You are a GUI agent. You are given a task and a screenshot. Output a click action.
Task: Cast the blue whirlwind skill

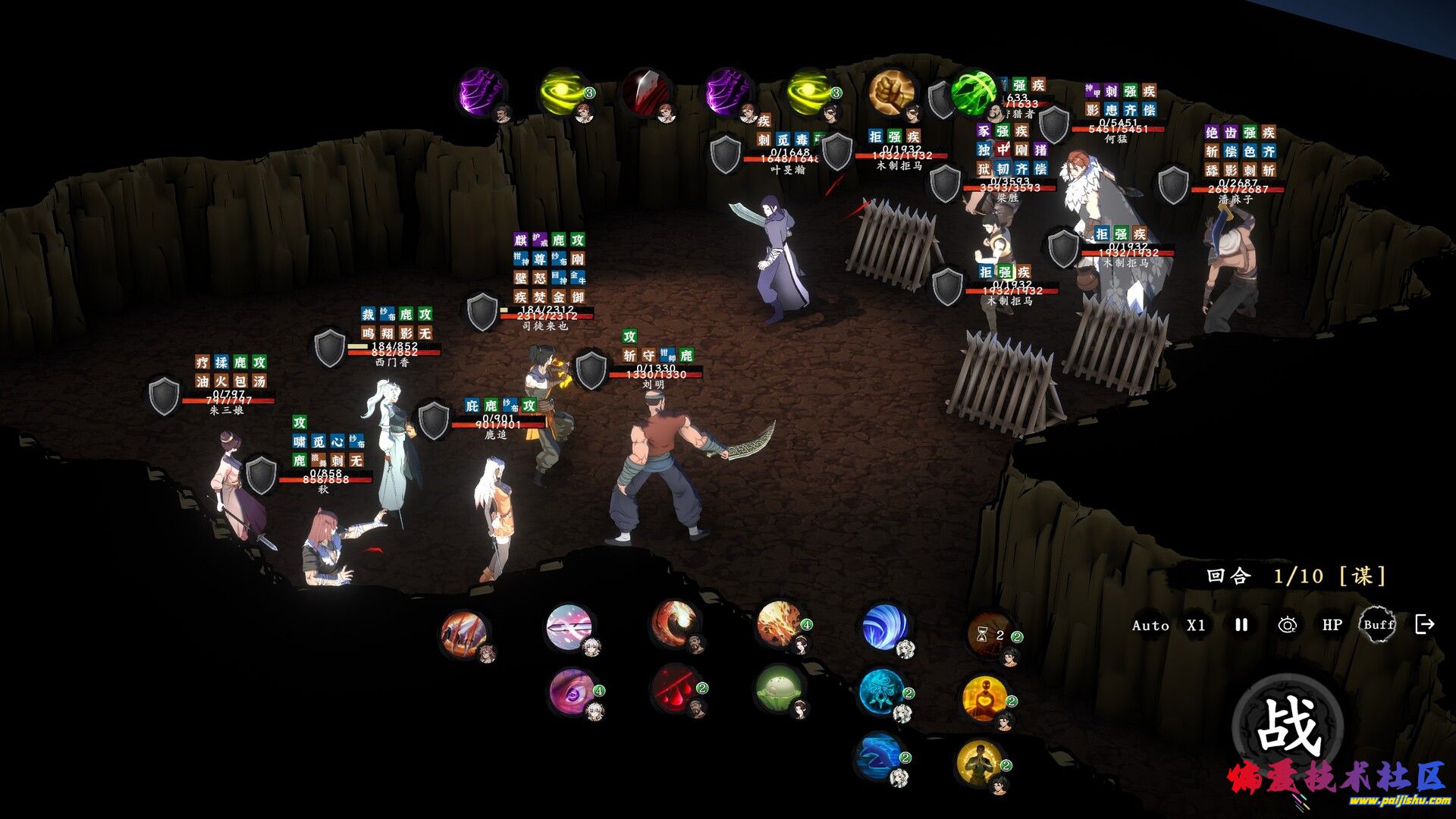point(883,626)
